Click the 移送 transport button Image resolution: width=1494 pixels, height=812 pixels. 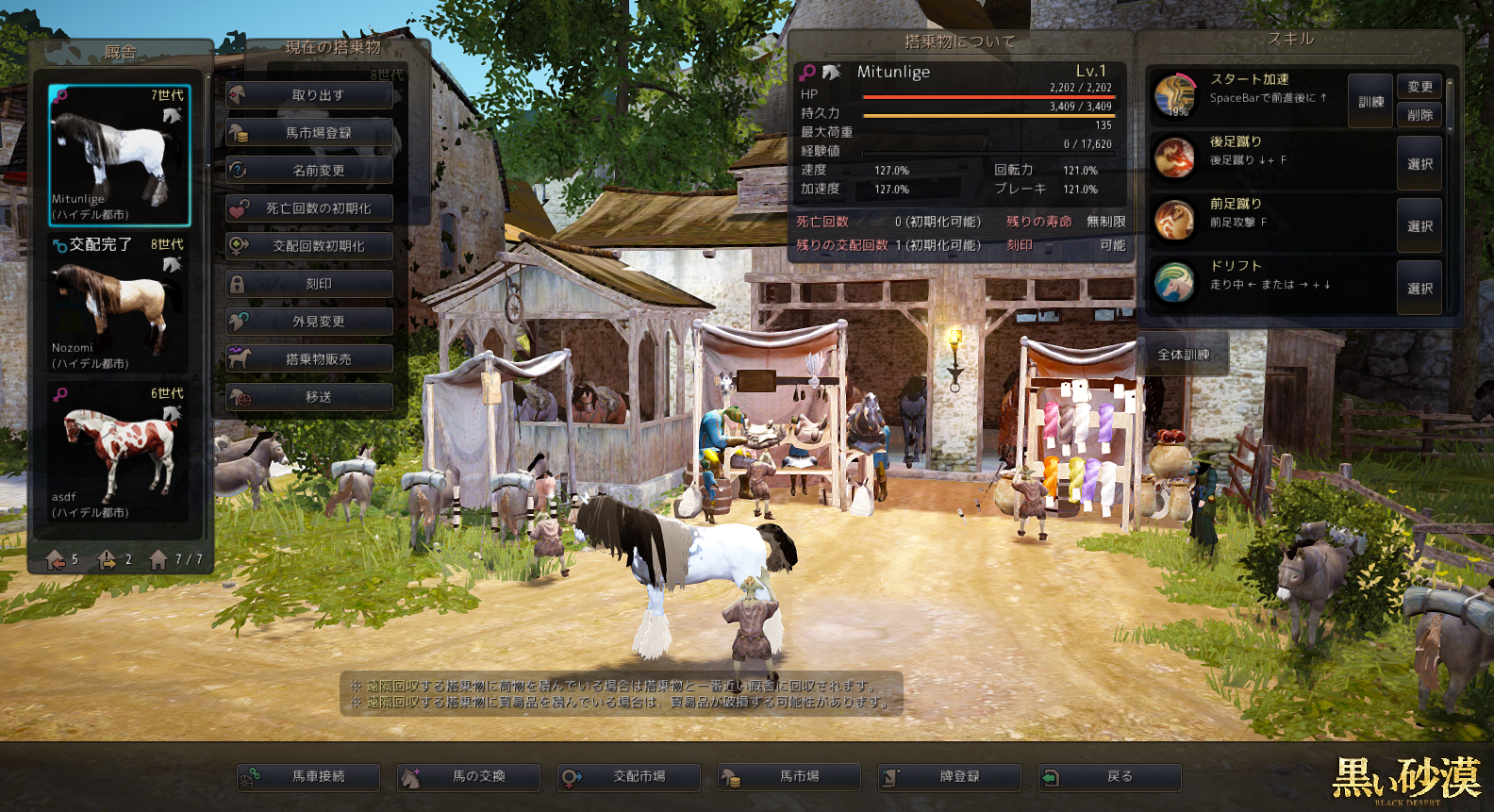309,397
